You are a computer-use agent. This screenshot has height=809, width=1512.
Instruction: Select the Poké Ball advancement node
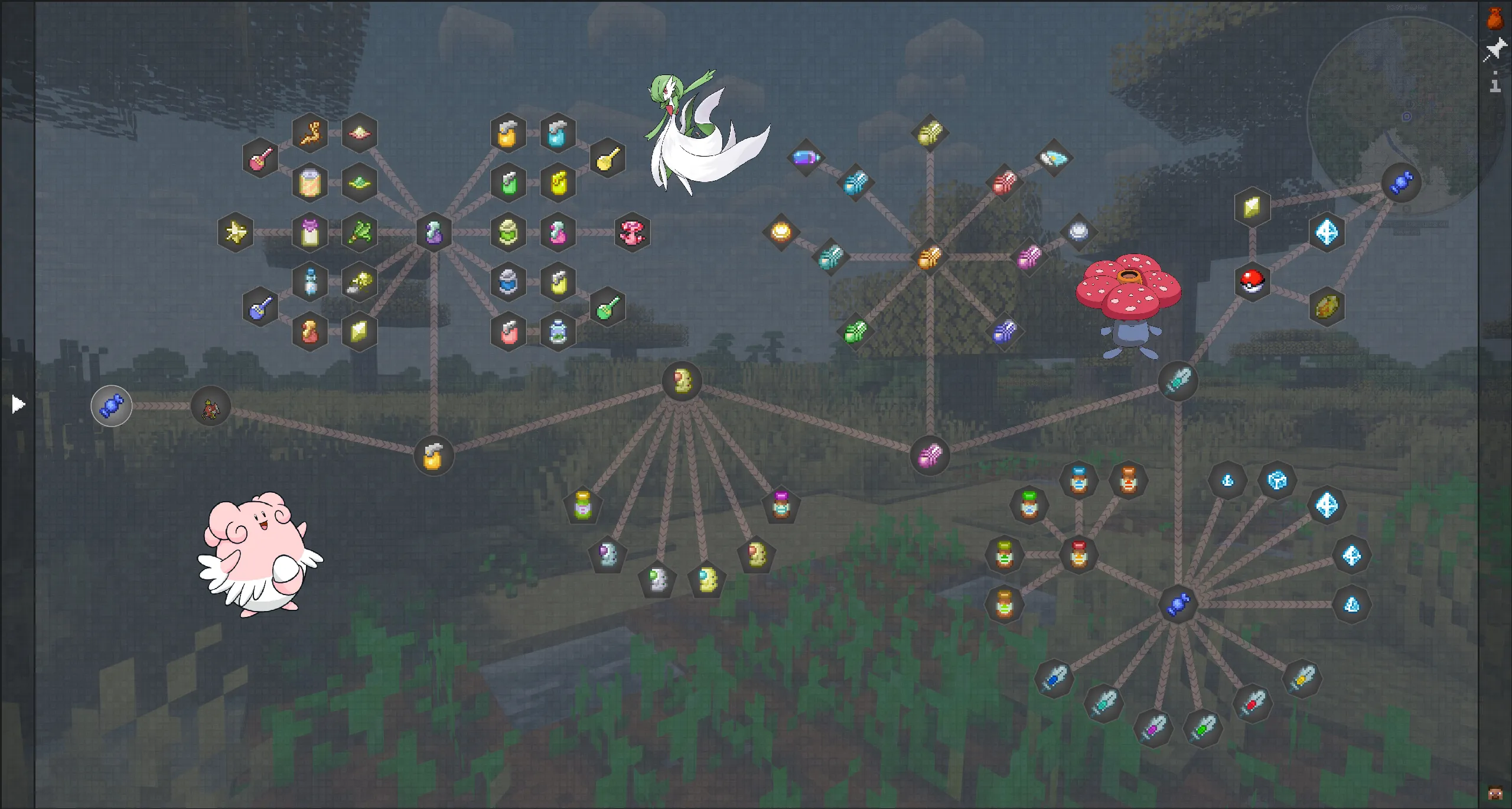1254,282
